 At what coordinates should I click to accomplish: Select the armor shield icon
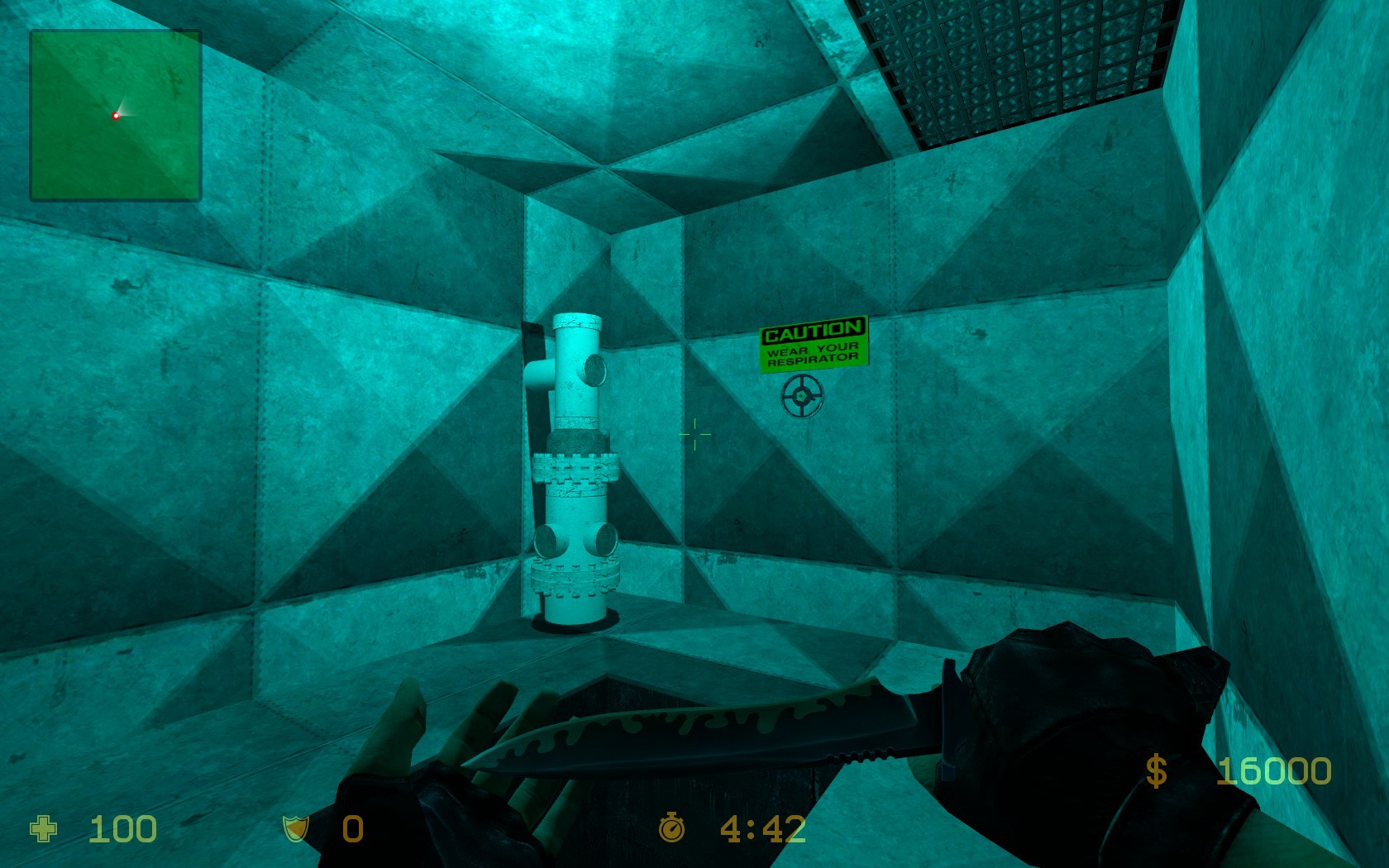[x=294, y=827]
